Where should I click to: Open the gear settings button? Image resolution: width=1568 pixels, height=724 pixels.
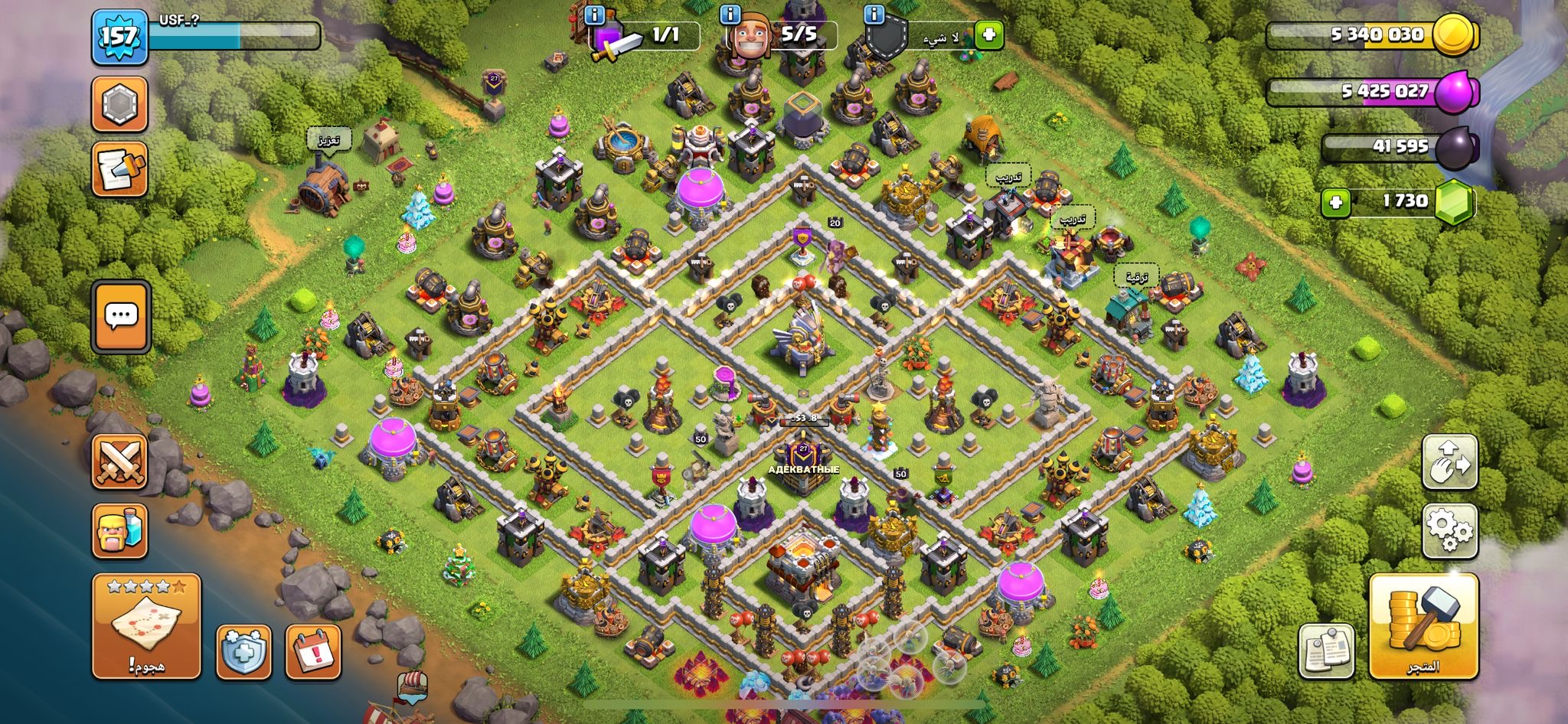(x=1449, y=530)
